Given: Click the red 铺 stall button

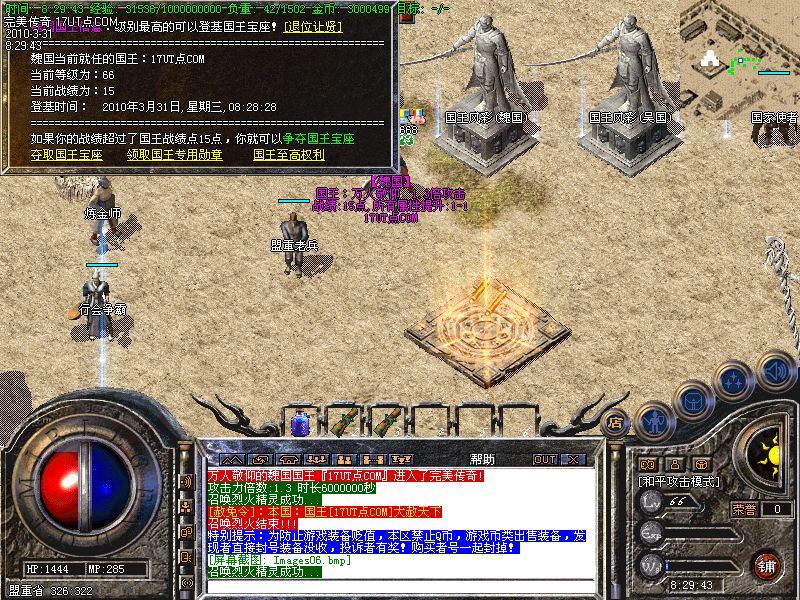Looking at the screenshot, I should [x=767, y=565].
